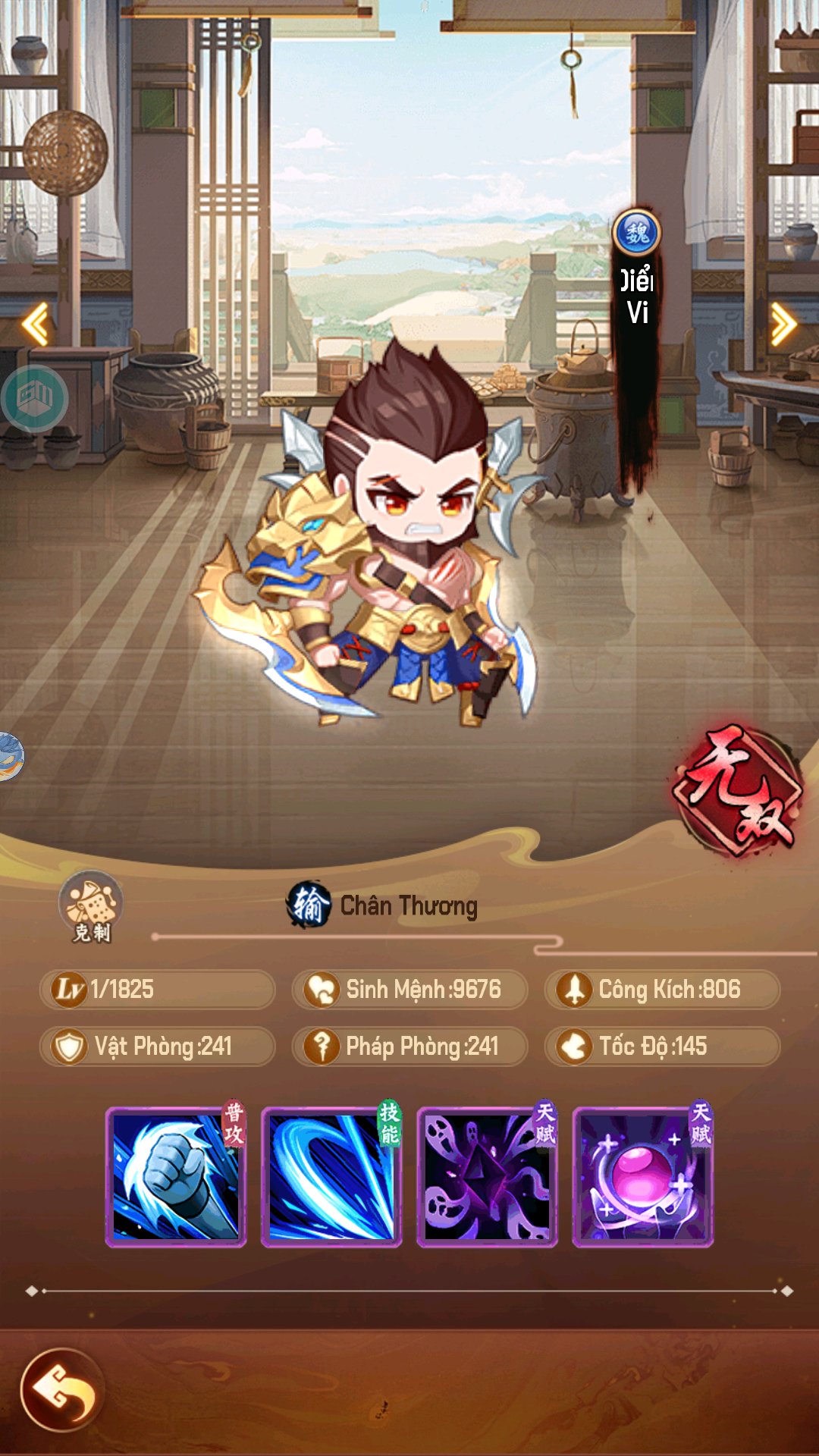Select the blue slash active skill
This screenshot has width=819, height=1456.
coord(331,1176)
